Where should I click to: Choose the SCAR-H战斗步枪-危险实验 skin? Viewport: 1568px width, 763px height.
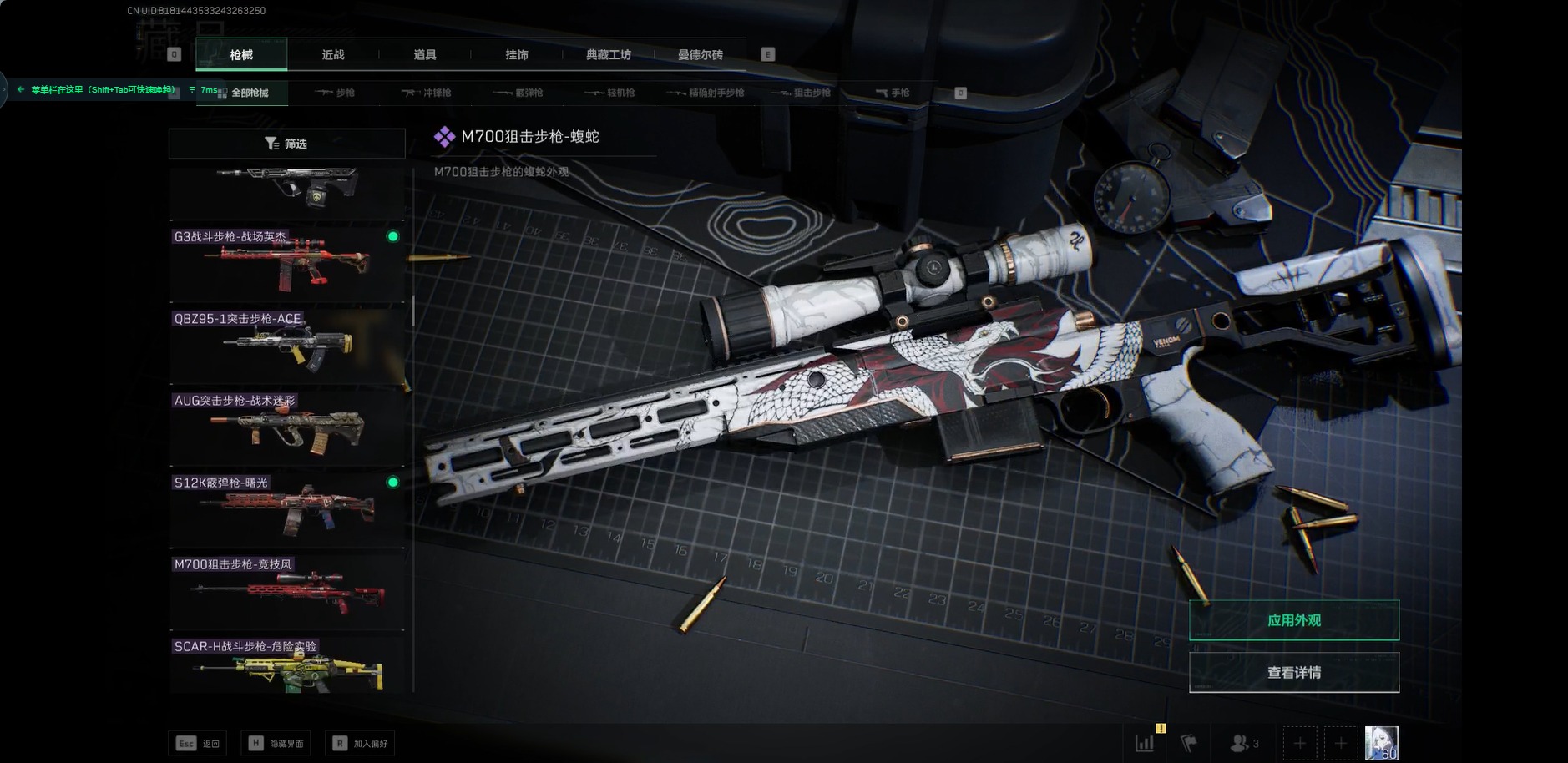pos(286,667)
